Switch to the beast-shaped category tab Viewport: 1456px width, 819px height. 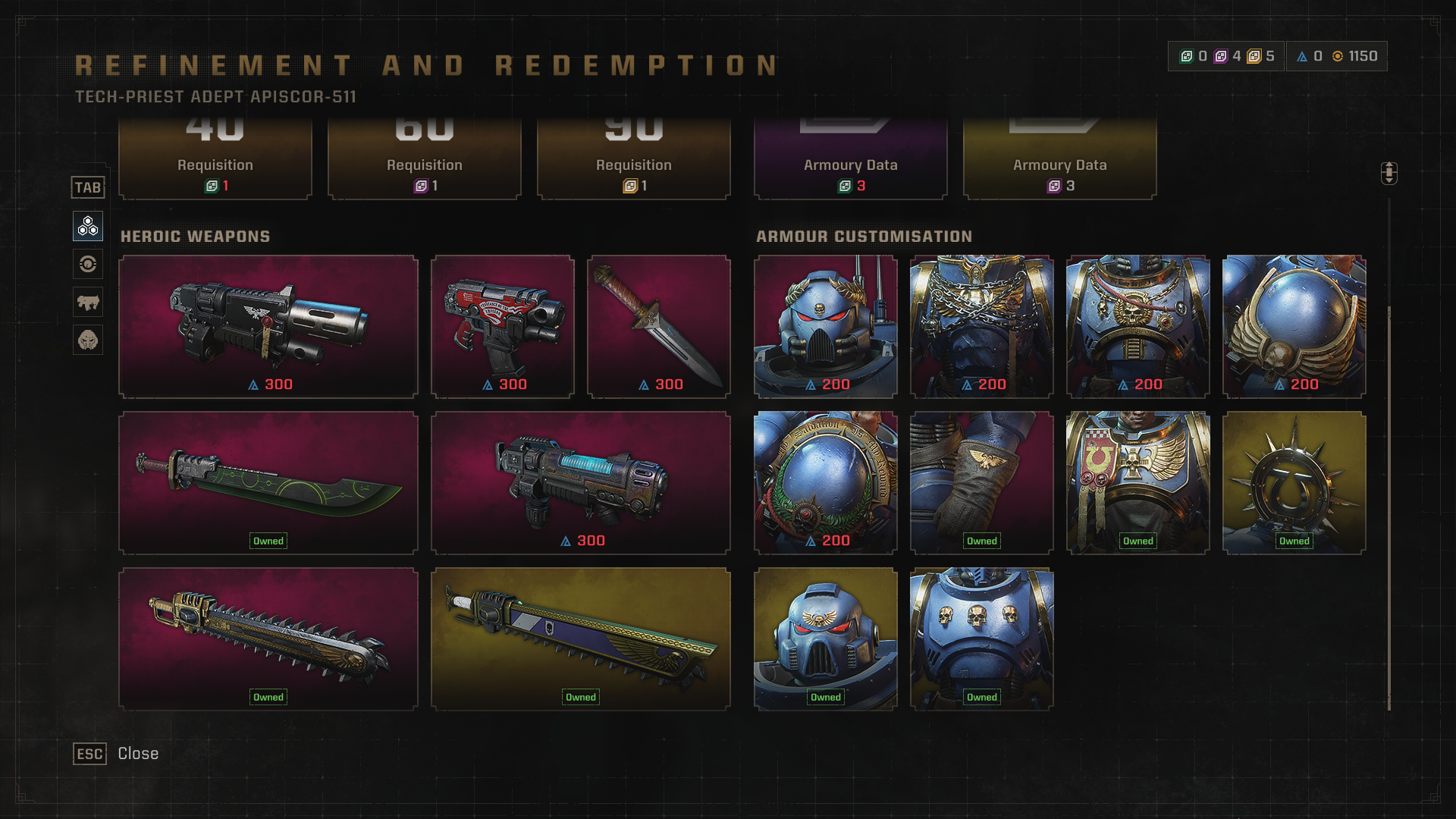(88, 302)
